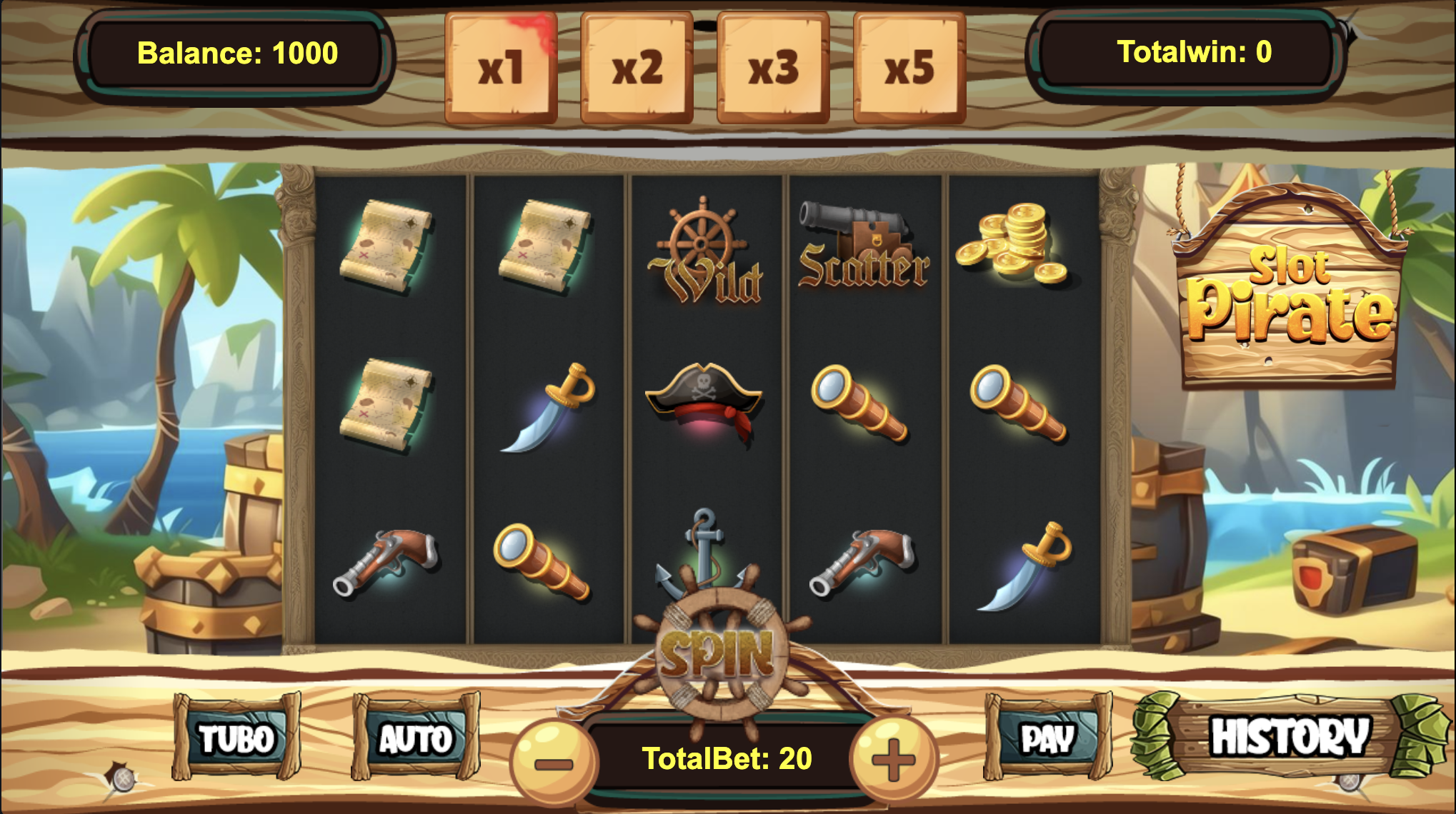
Task: Select the x1 multiplier tile
Action: (x=500, y=67)
